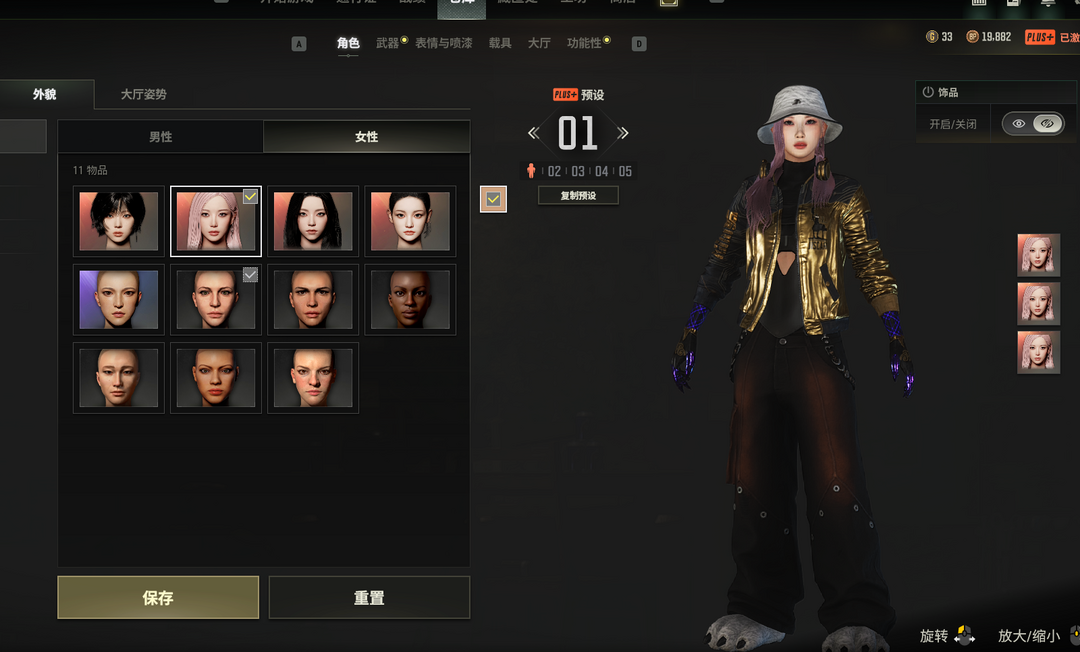
Task: Choose the dark-skinned face thumbnail
Action: tap(410, 299)
